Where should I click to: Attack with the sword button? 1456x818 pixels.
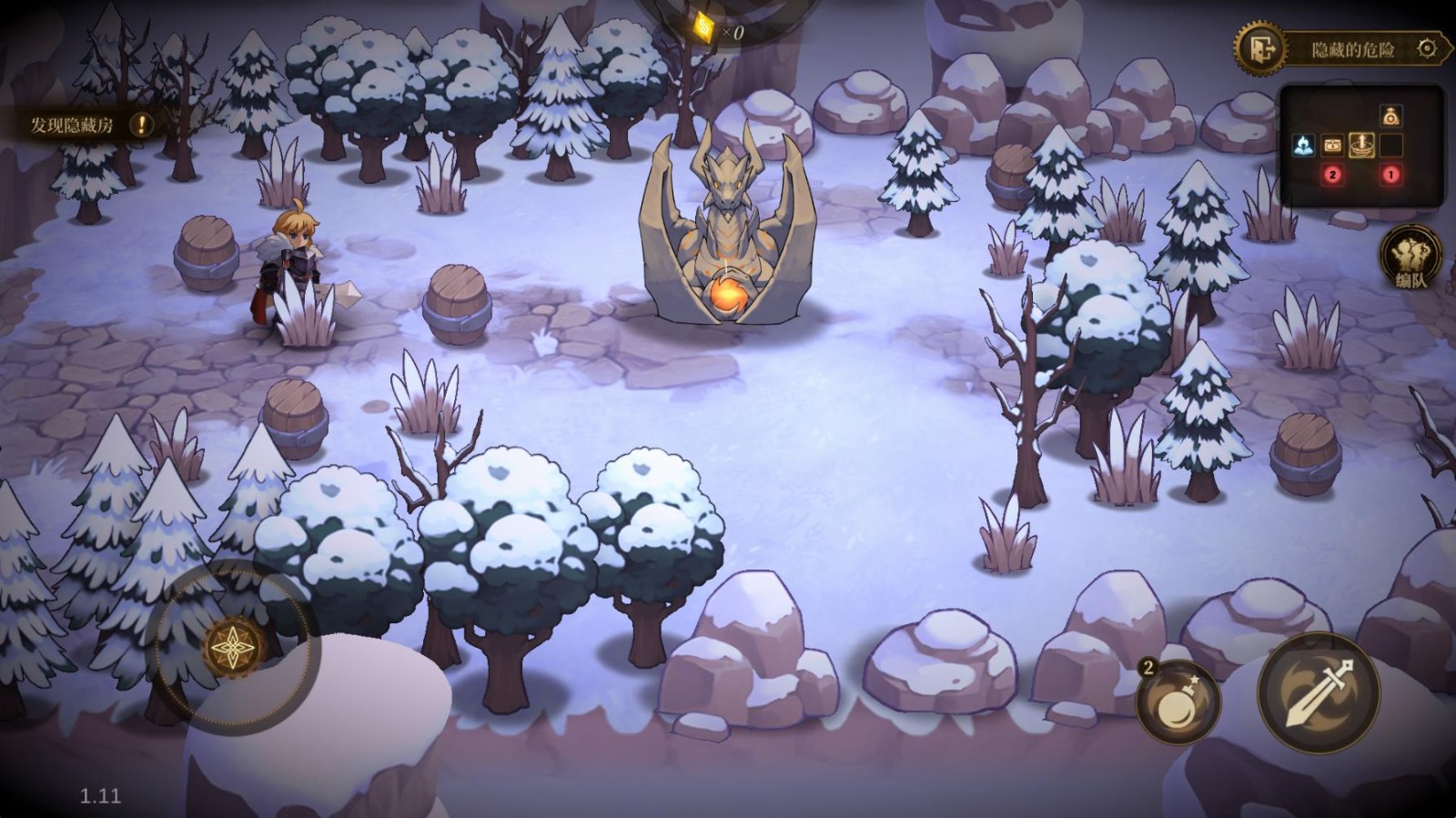point(1319,692)
